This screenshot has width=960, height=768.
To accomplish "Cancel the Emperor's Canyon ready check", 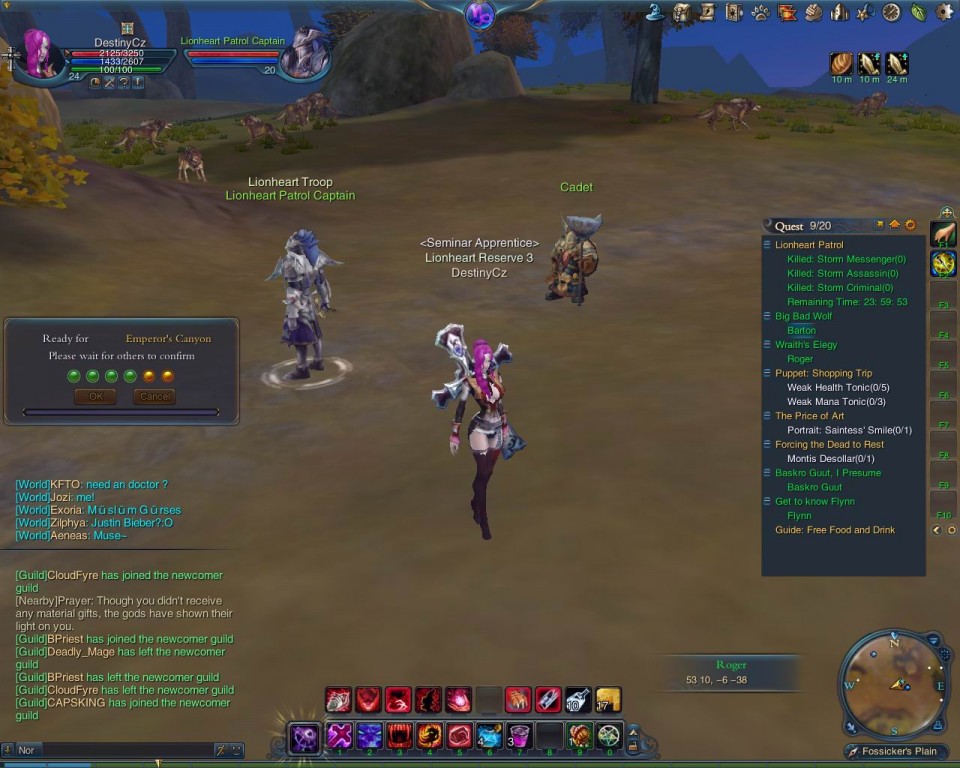I will click(154, 397).
